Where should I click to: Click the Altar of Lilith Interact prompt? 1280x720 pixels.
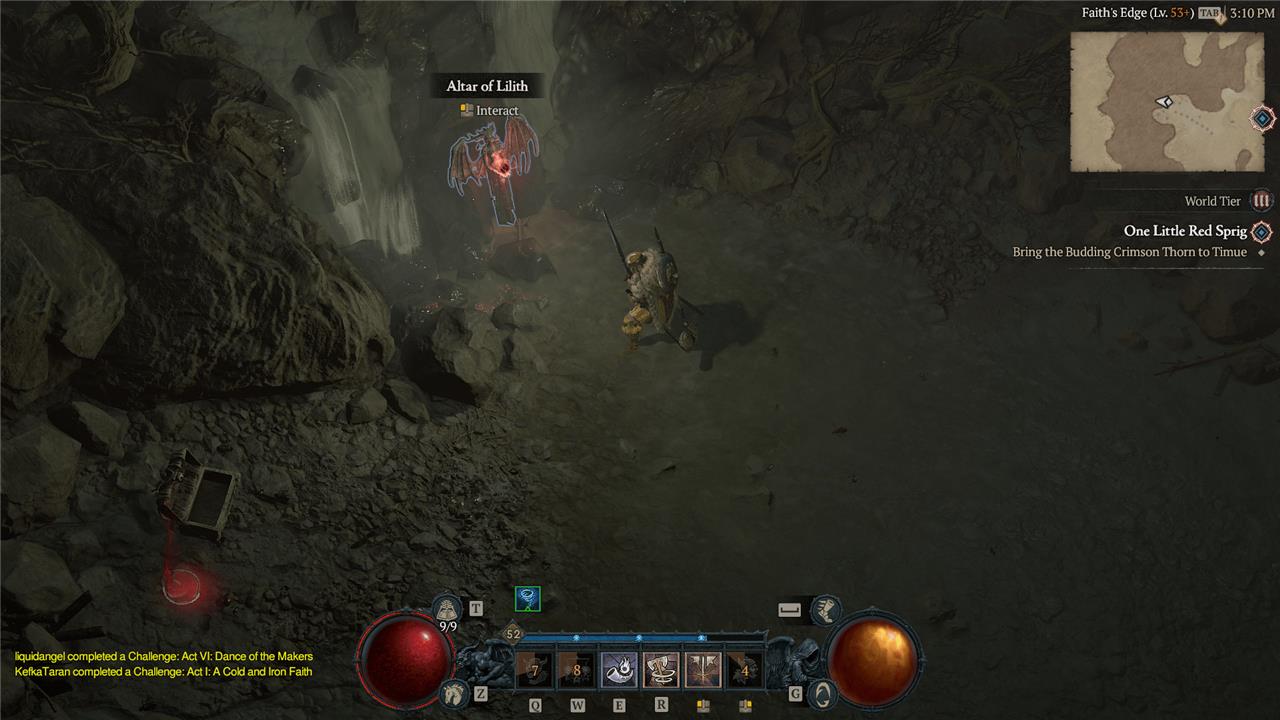pyautogui.click(x=490, y=110)
